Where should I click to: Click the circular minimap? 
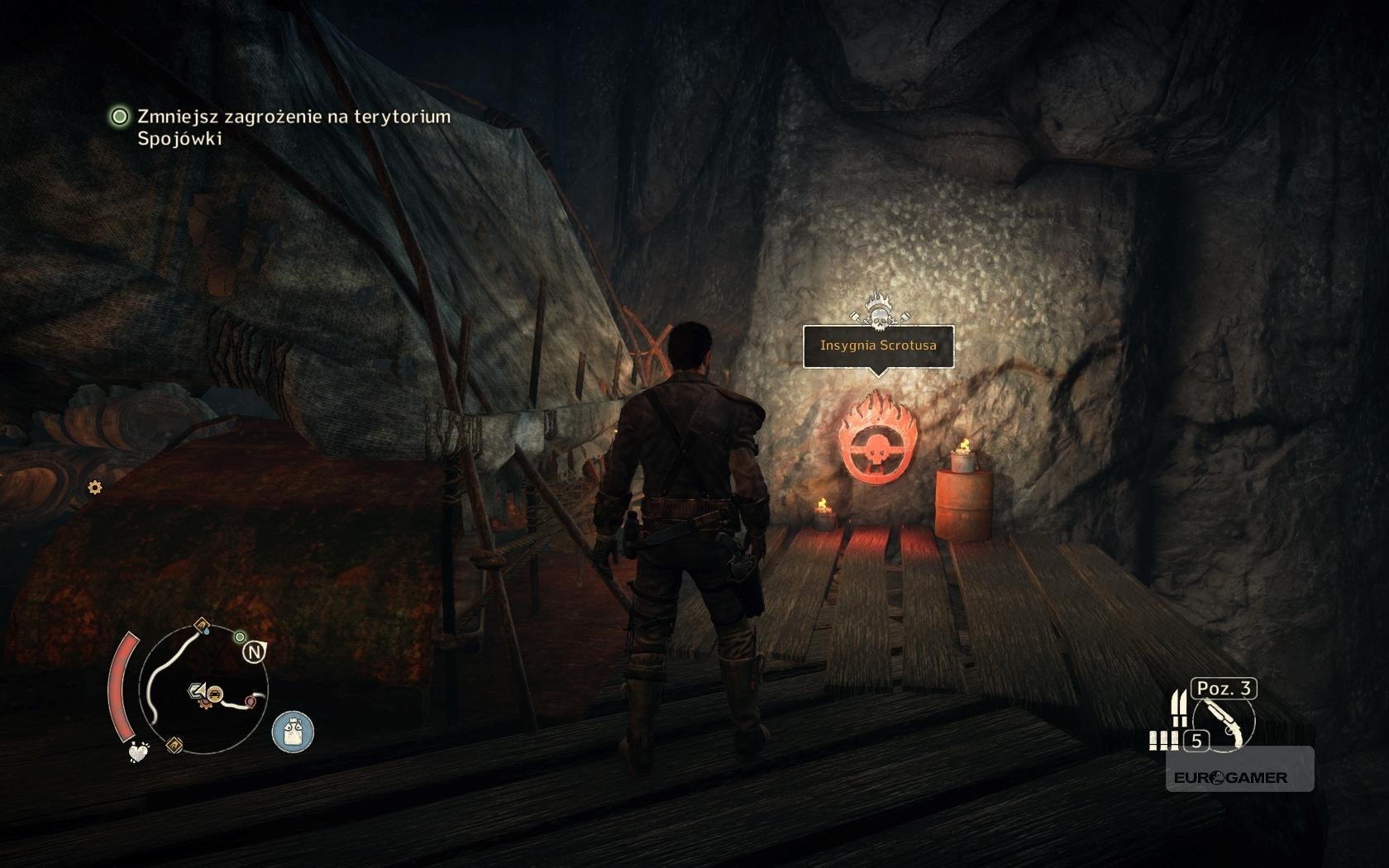[204, 690]
